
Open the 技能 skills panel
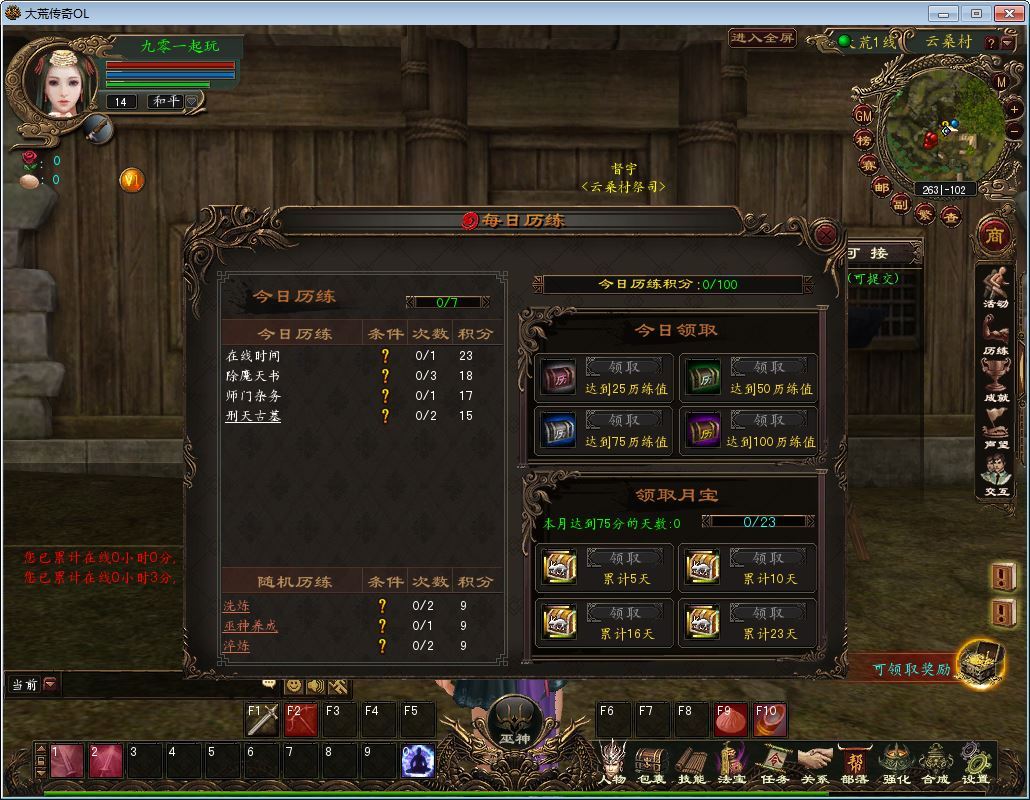click(691, 763)
